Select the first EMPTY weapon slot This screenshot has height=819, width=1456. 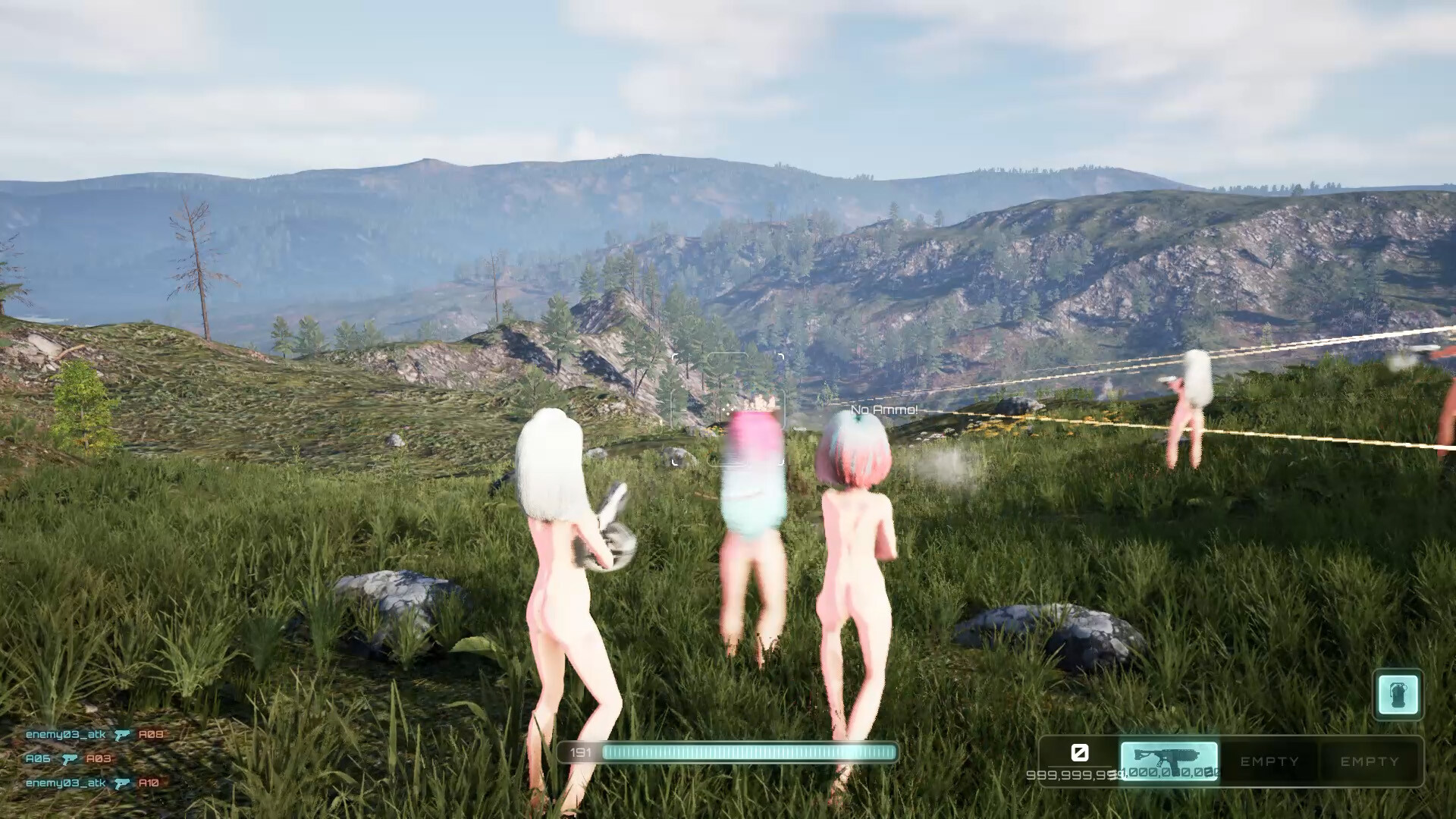(1269, 761)
